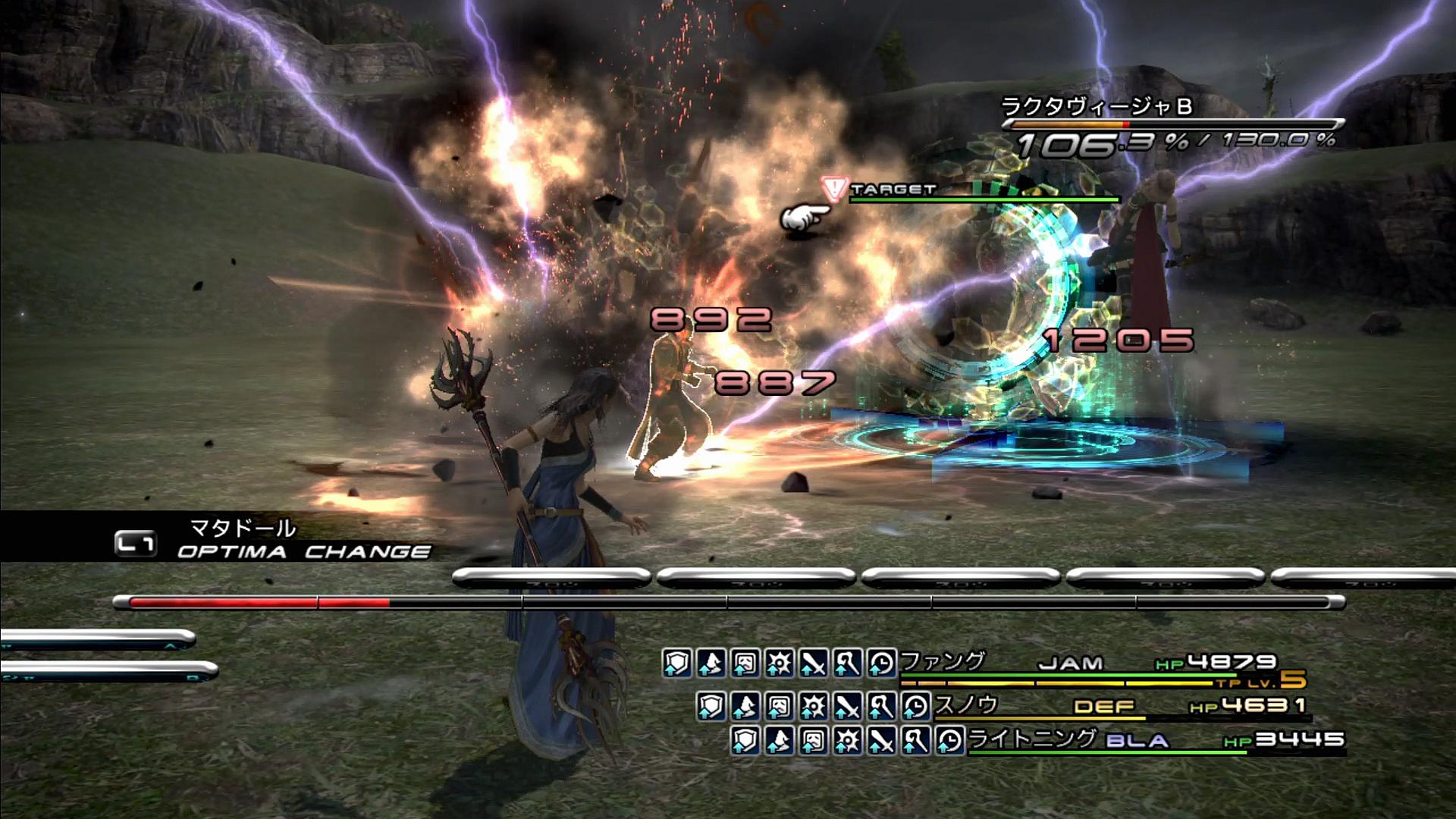Click the red TARGET warning marker

tap(835, 190)
